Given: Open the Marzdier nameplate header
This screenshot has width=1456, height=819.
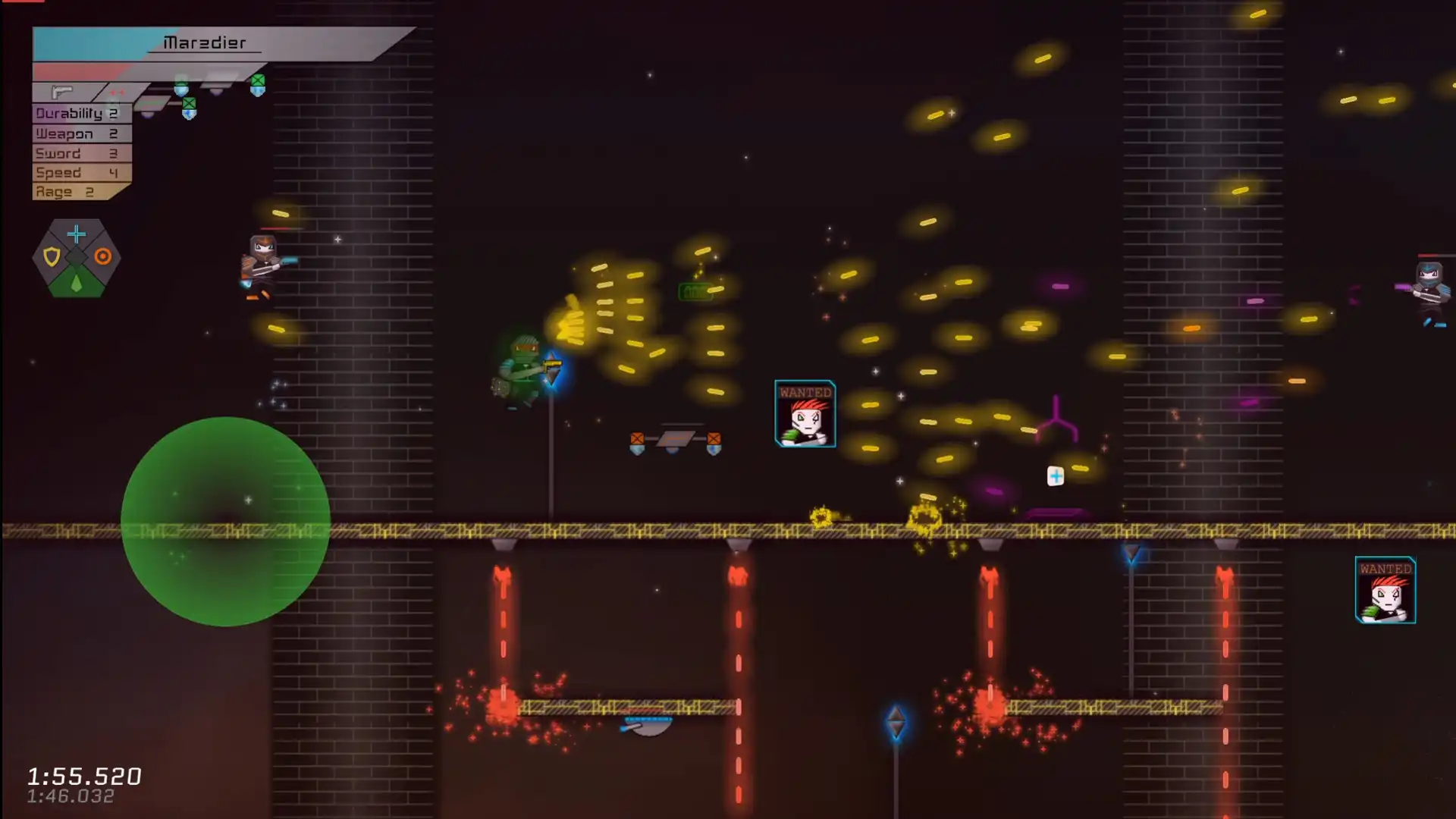Looking at the screenshot, I should point(205,43).
